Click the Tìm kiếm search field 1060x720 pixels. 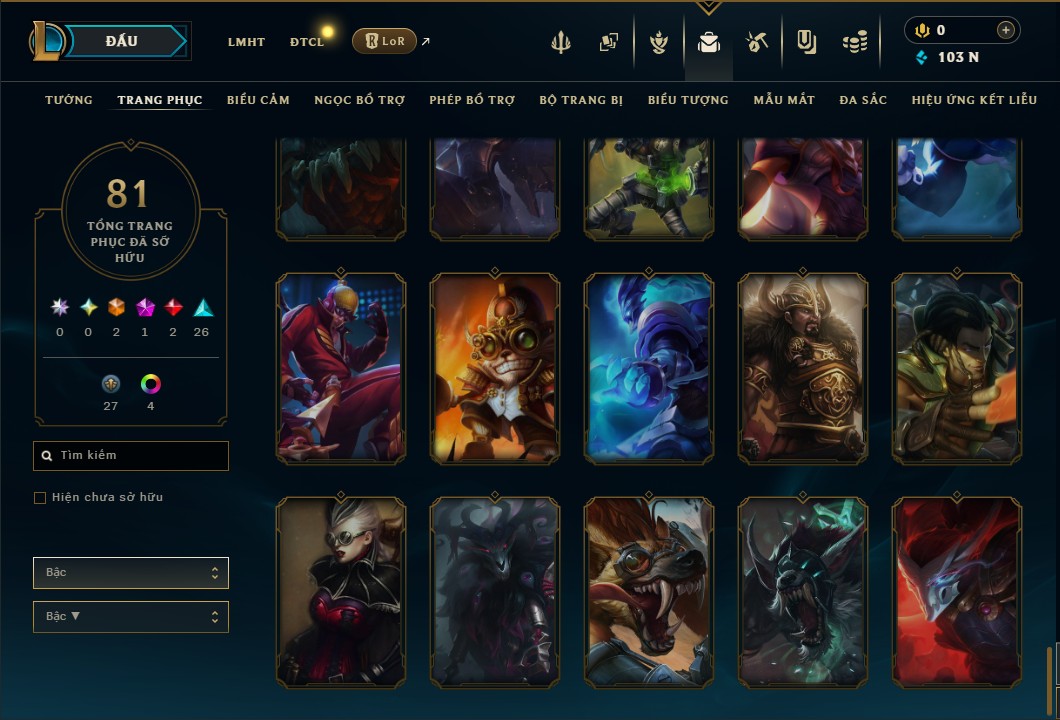coord(131,456)
